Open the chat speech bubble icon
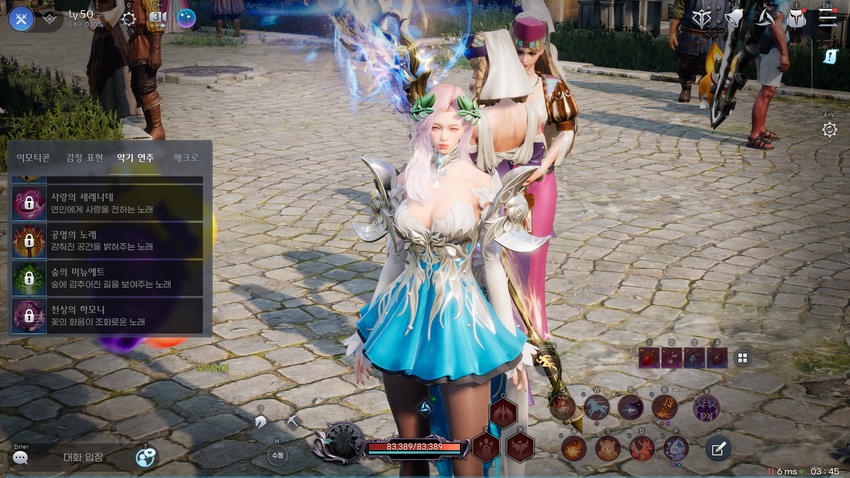Image resolution: width=850 pixels, height=478 pixels. (20, 458)
